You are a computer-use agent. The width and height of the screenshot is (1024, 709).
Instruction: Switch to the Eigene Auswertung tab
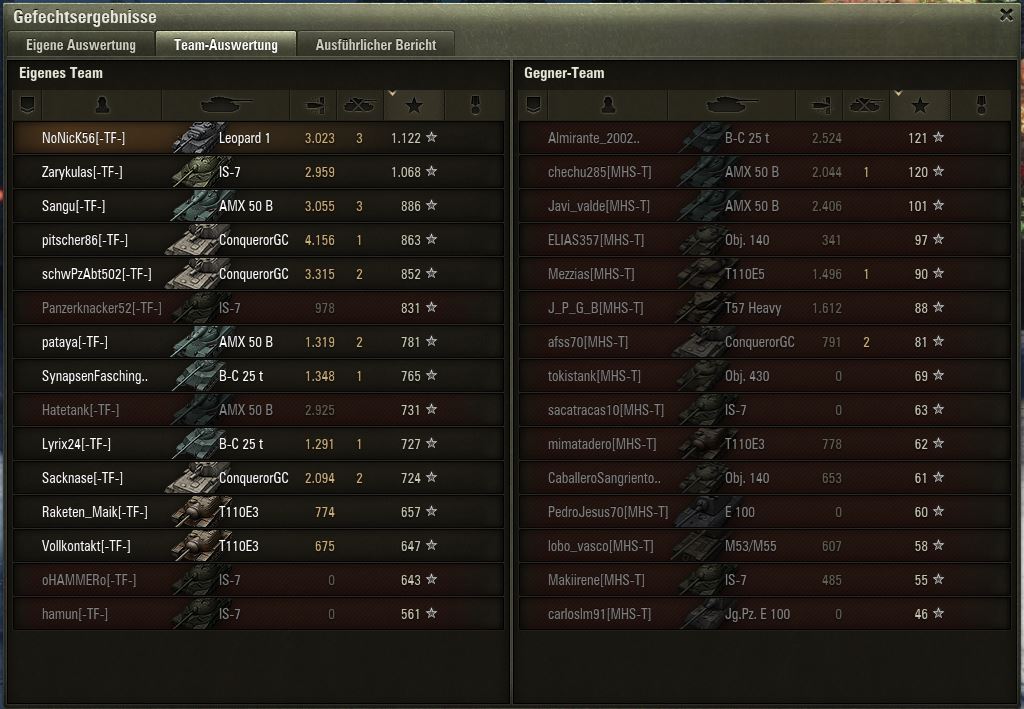(x=80, y=45)
